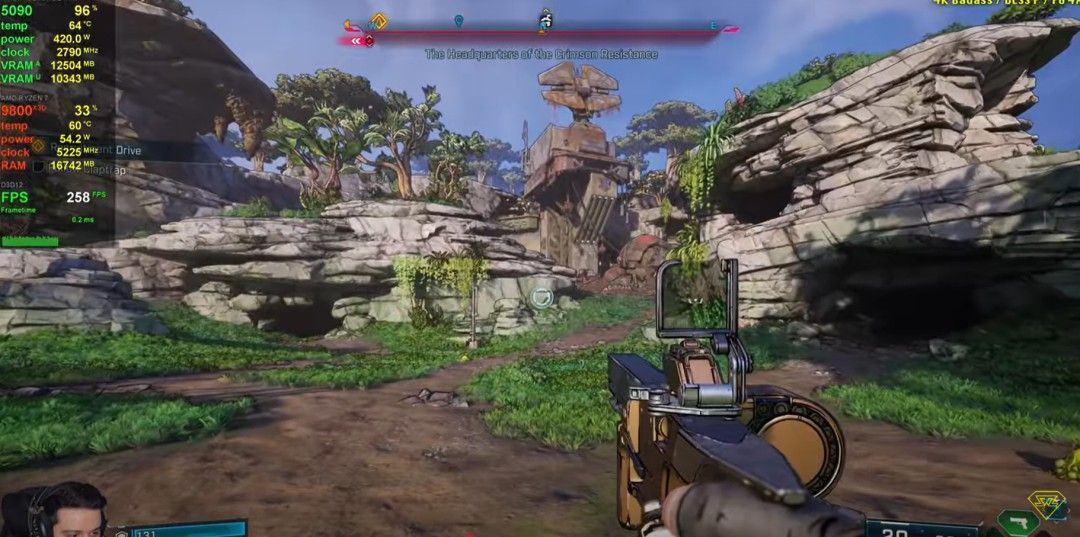1080x537 pixels.
Task: Click the yellow diamond quest marker
Action: [x=378, y=20]
